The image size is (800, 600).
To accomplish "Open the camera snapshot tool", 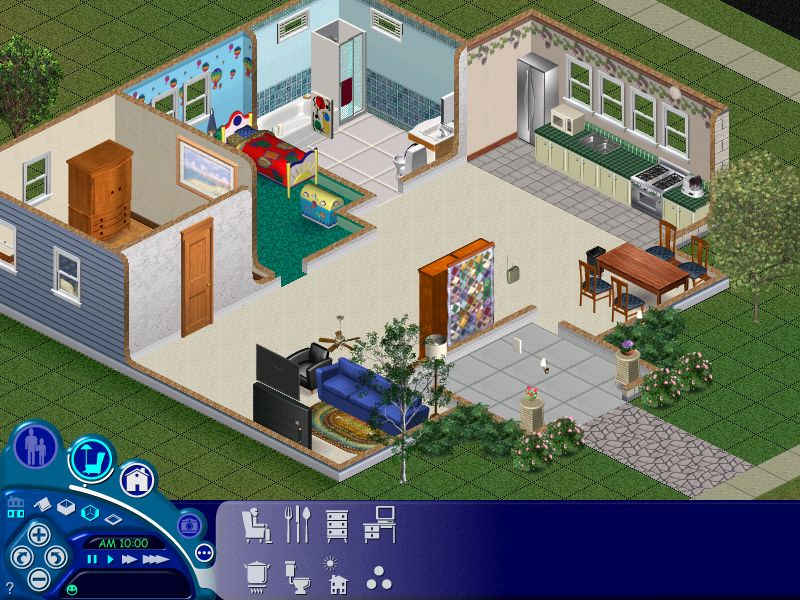I will (x=188, y=524).
